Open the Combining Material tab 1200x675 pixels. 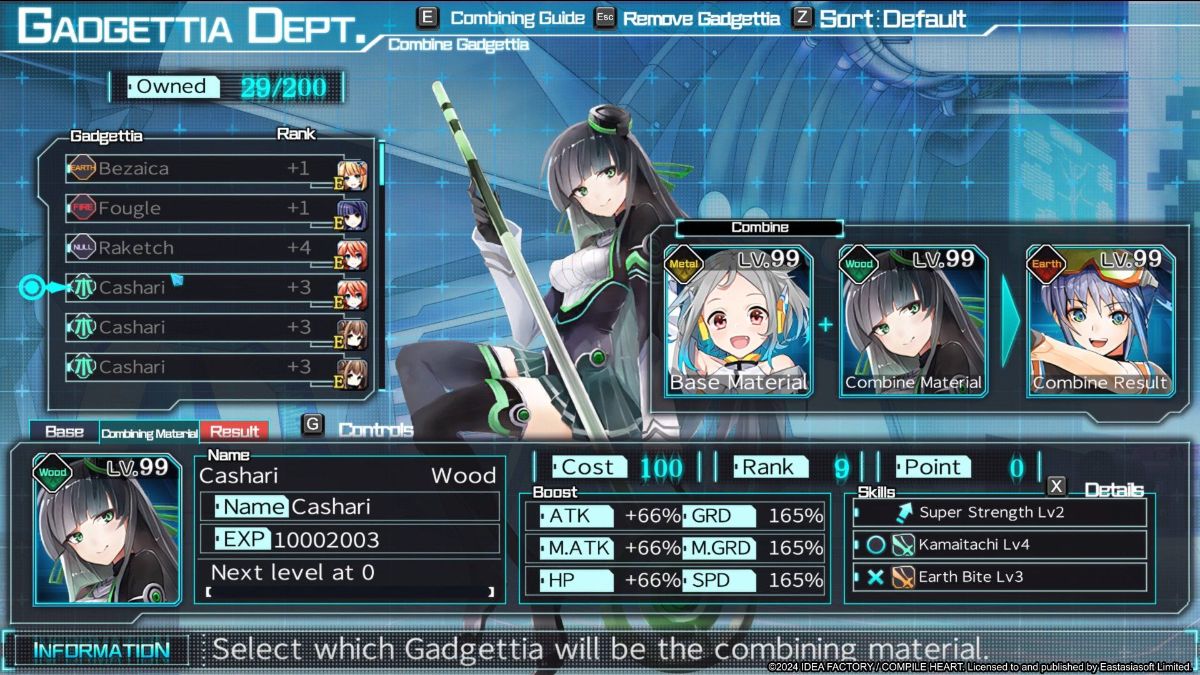click(x=148, y=433)
